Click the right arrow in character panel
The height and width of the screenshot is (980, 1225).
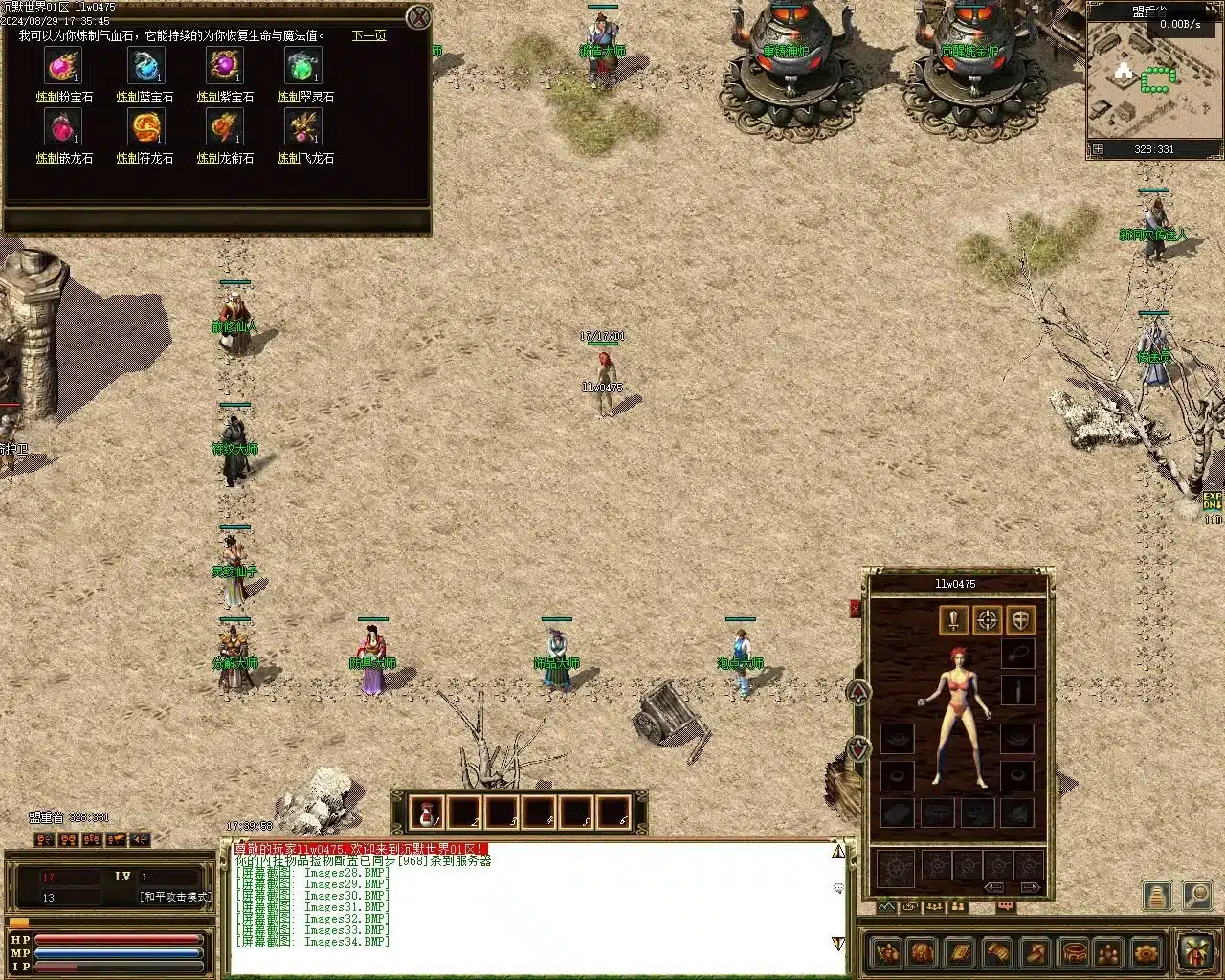(x=1030, y=888)
